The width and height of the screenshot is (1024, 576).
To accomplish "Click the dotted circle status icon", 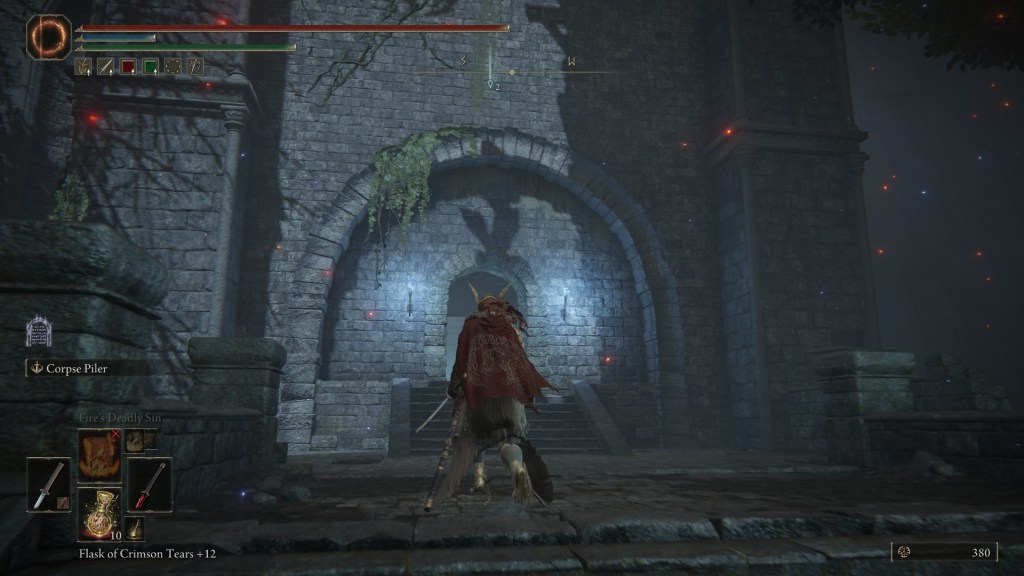I will pyautogui.click(x=172, y=67).
